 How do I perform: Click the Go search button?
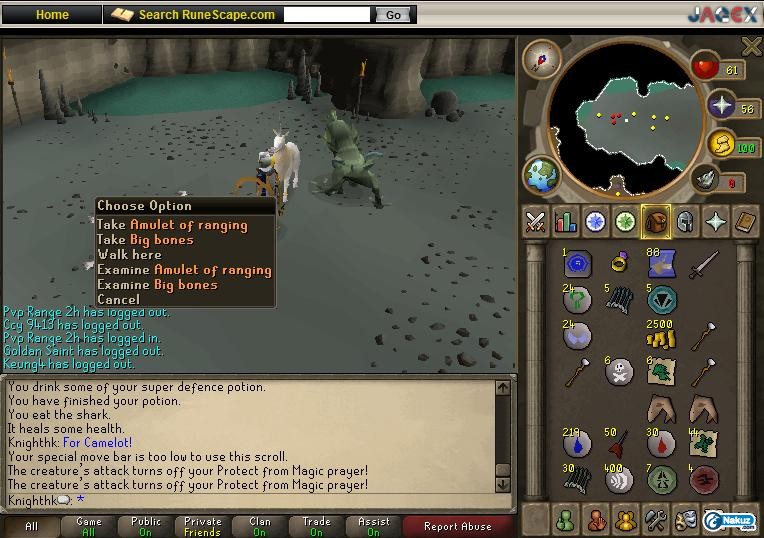point(393,15)
